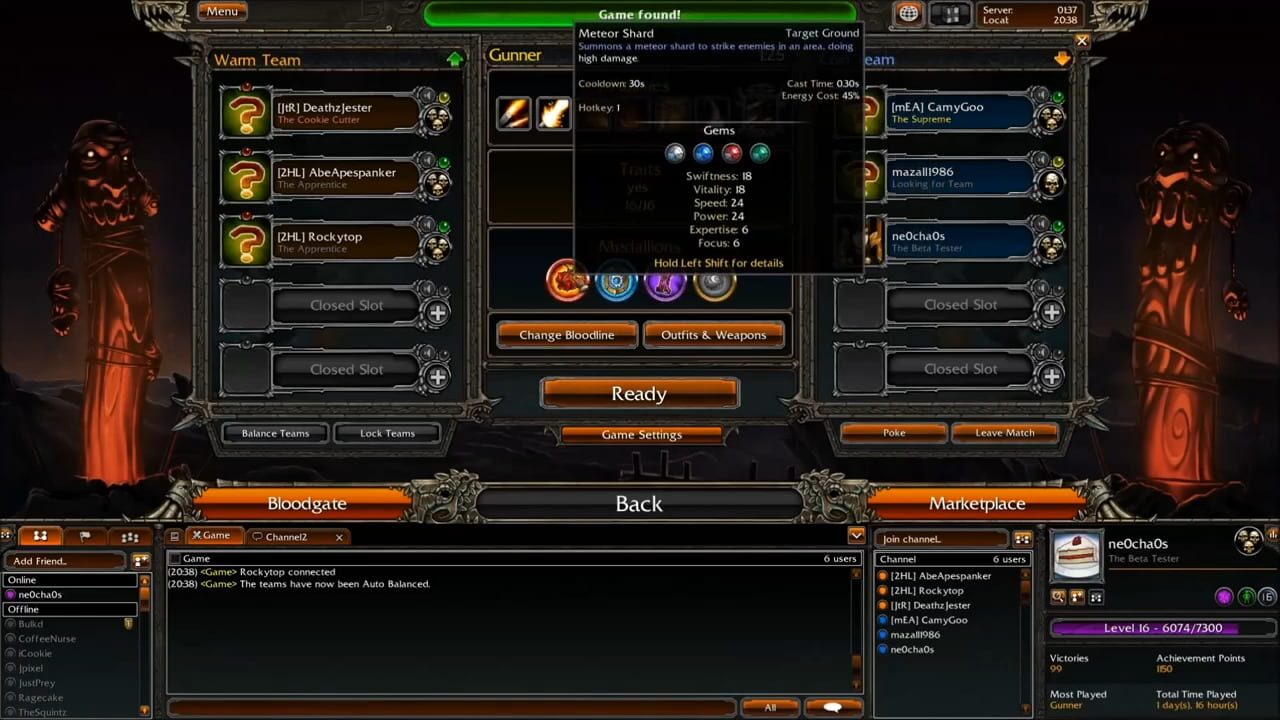Click the flaming medallion icon
This screenshot has height=720, width=1280.
tap(566, 283)
